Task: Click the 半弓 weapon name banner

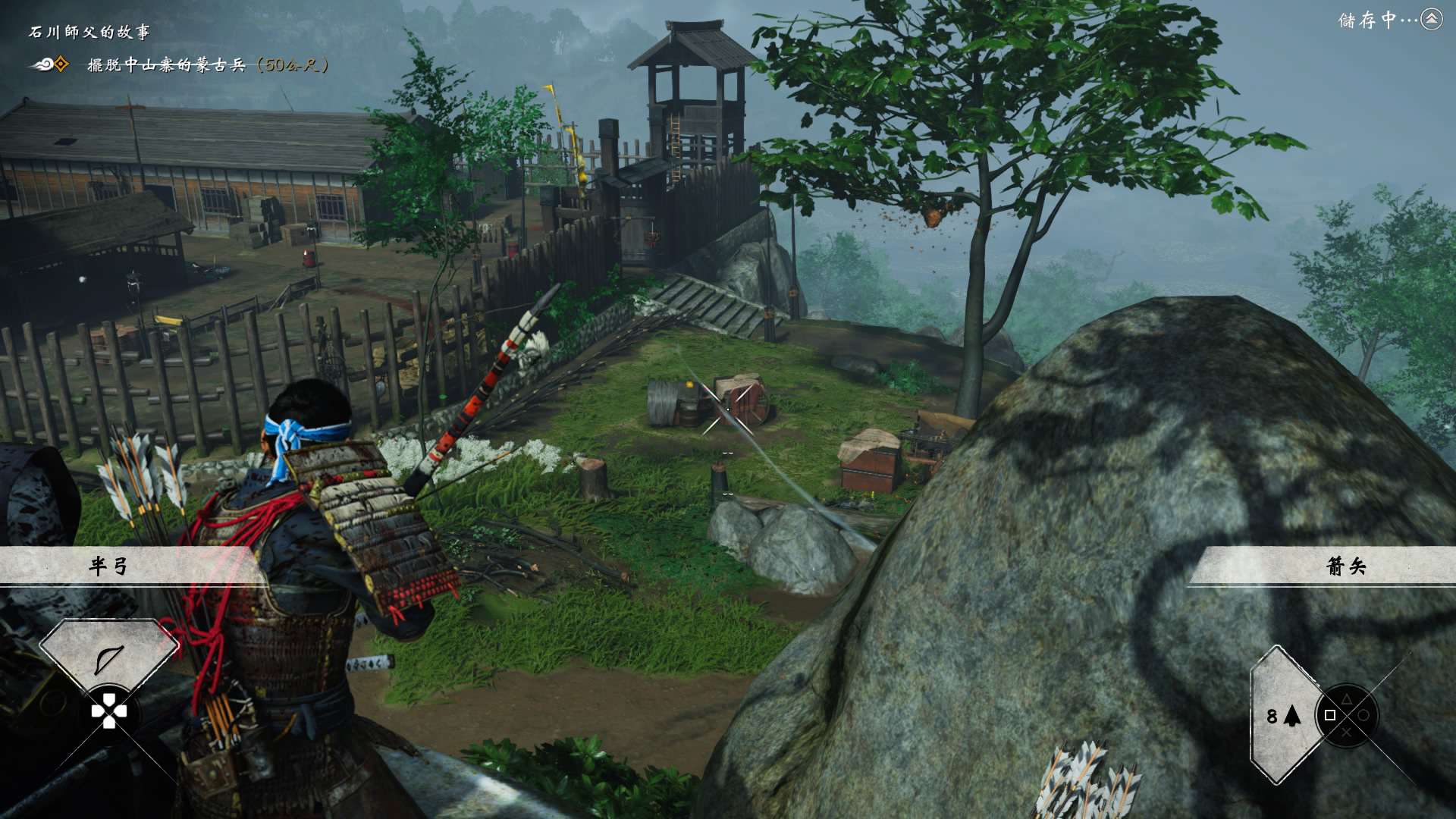Action: (109, 566)
